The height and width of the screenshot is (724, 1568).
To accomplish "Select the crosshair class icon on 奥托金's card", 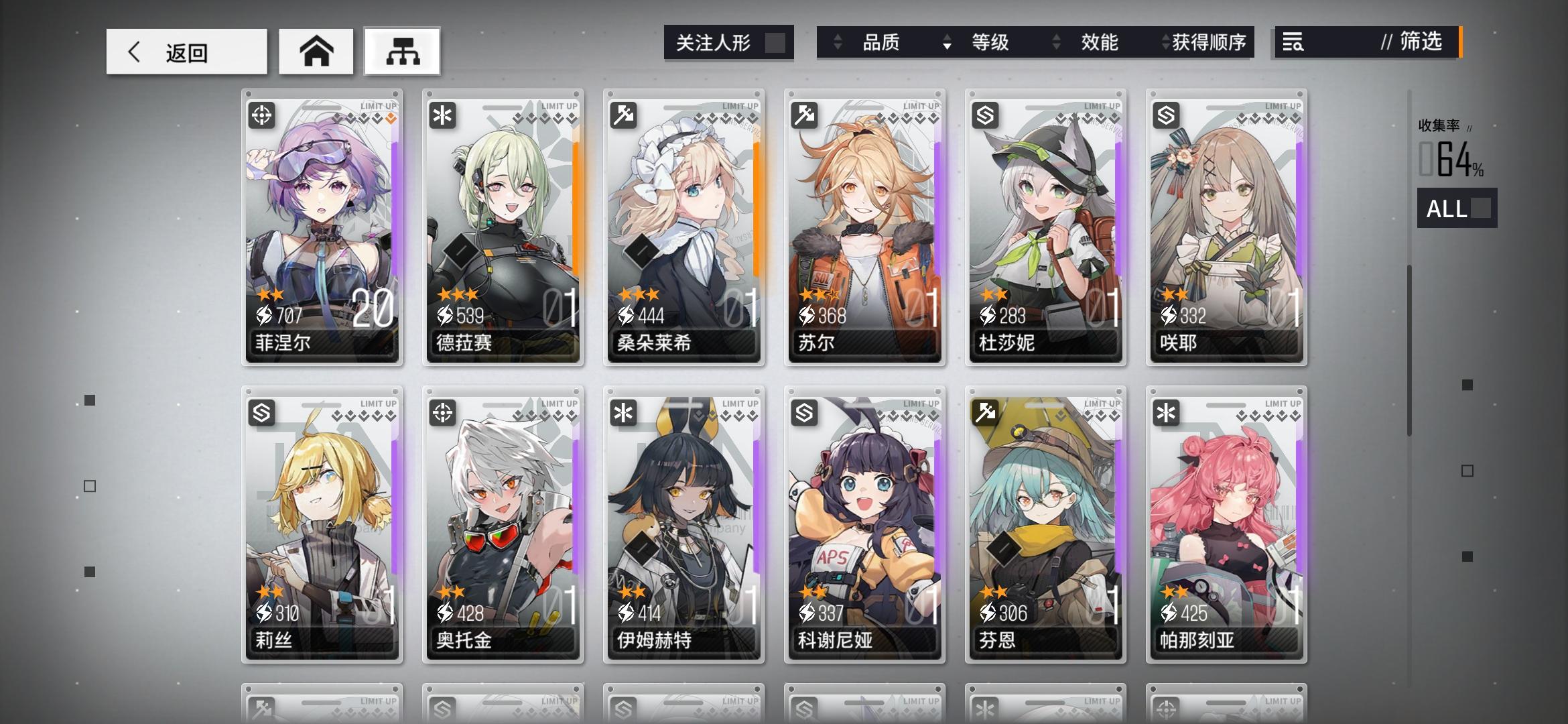I will 444,414.
